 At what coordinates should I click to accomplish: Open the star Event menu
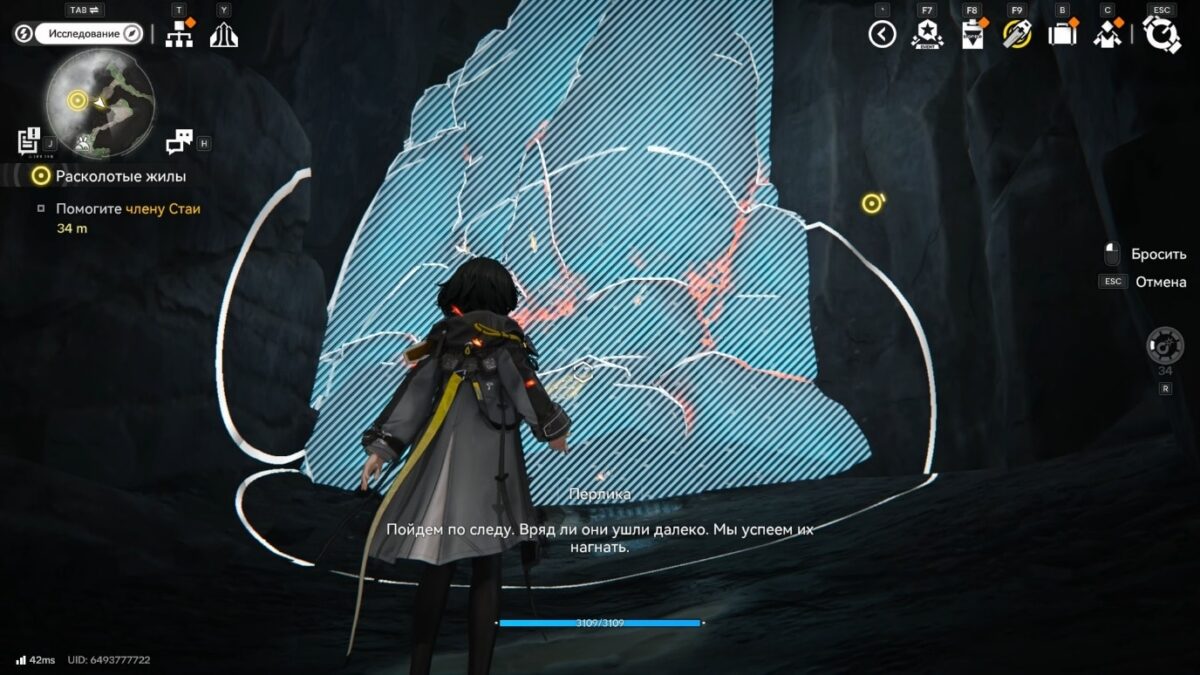point(927,34)
